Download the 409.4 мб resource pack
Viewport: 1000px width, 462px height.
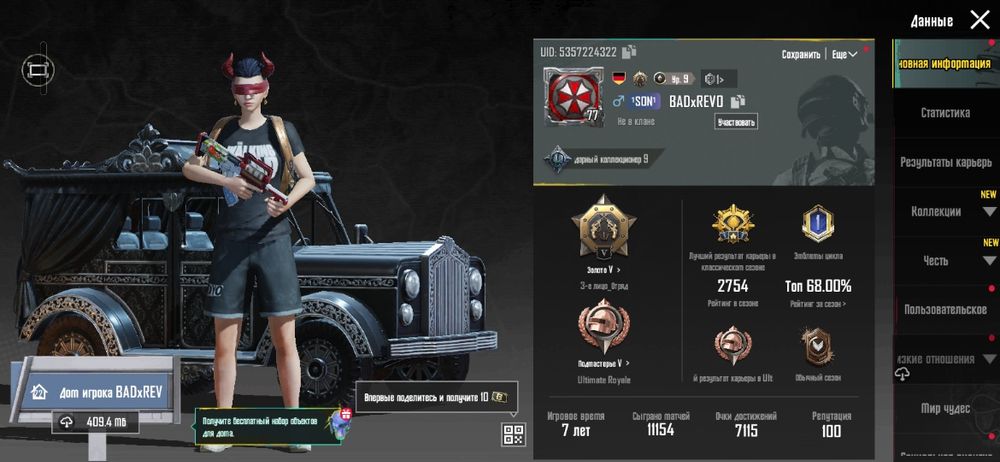click(x=98, y=422)
